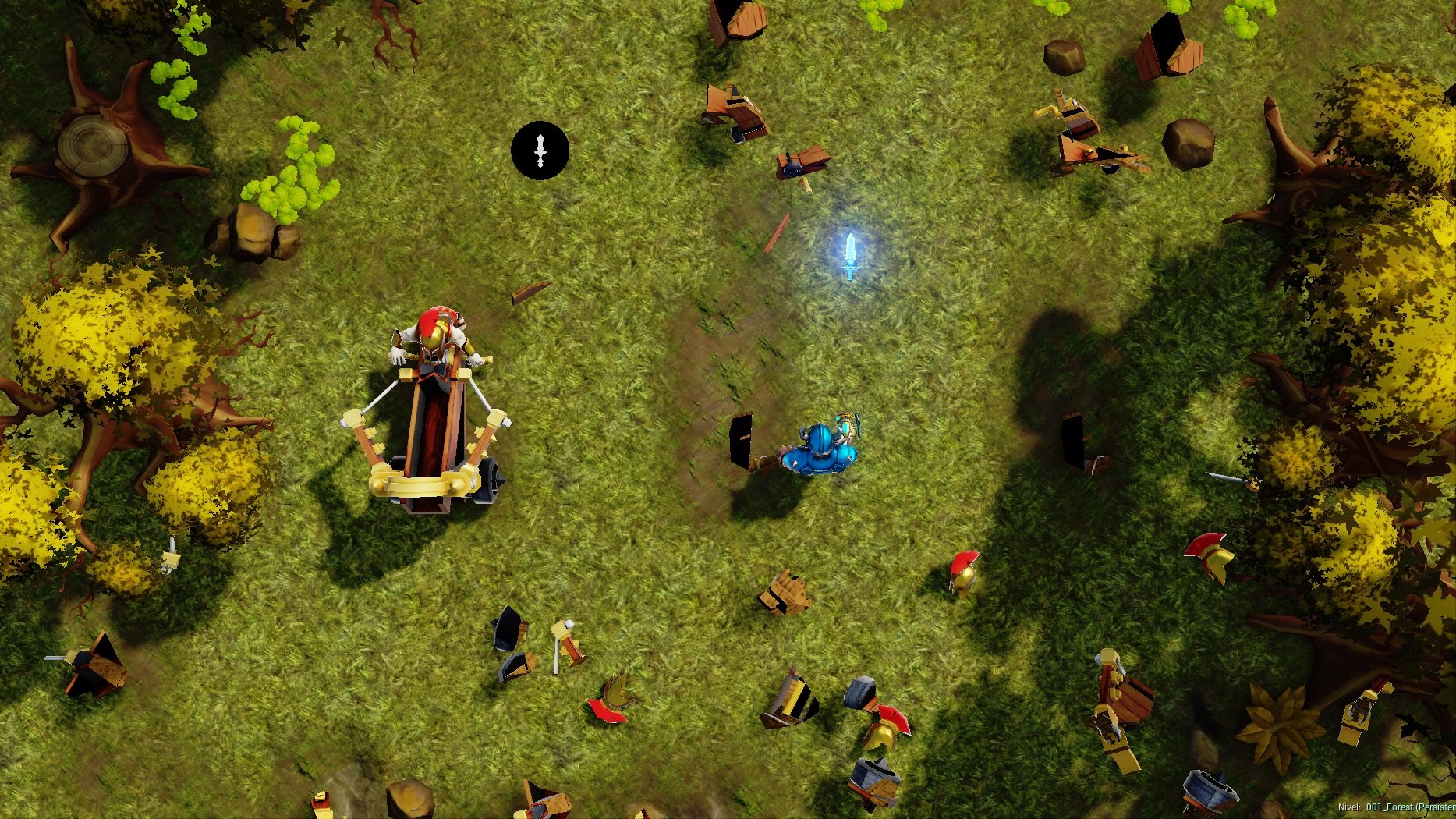Pick up the glowing blue sword
The image size is (1456, 819).
(849, 256)
